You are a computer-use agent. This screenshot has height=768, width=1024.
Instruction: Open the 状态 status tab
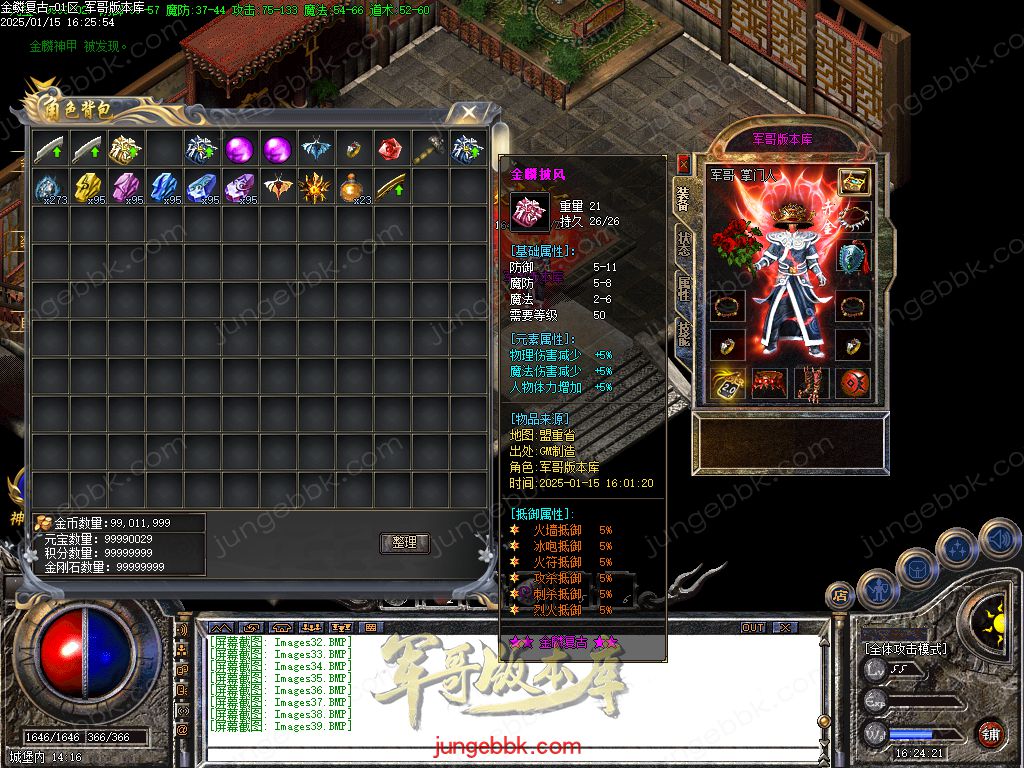(683, 243)
